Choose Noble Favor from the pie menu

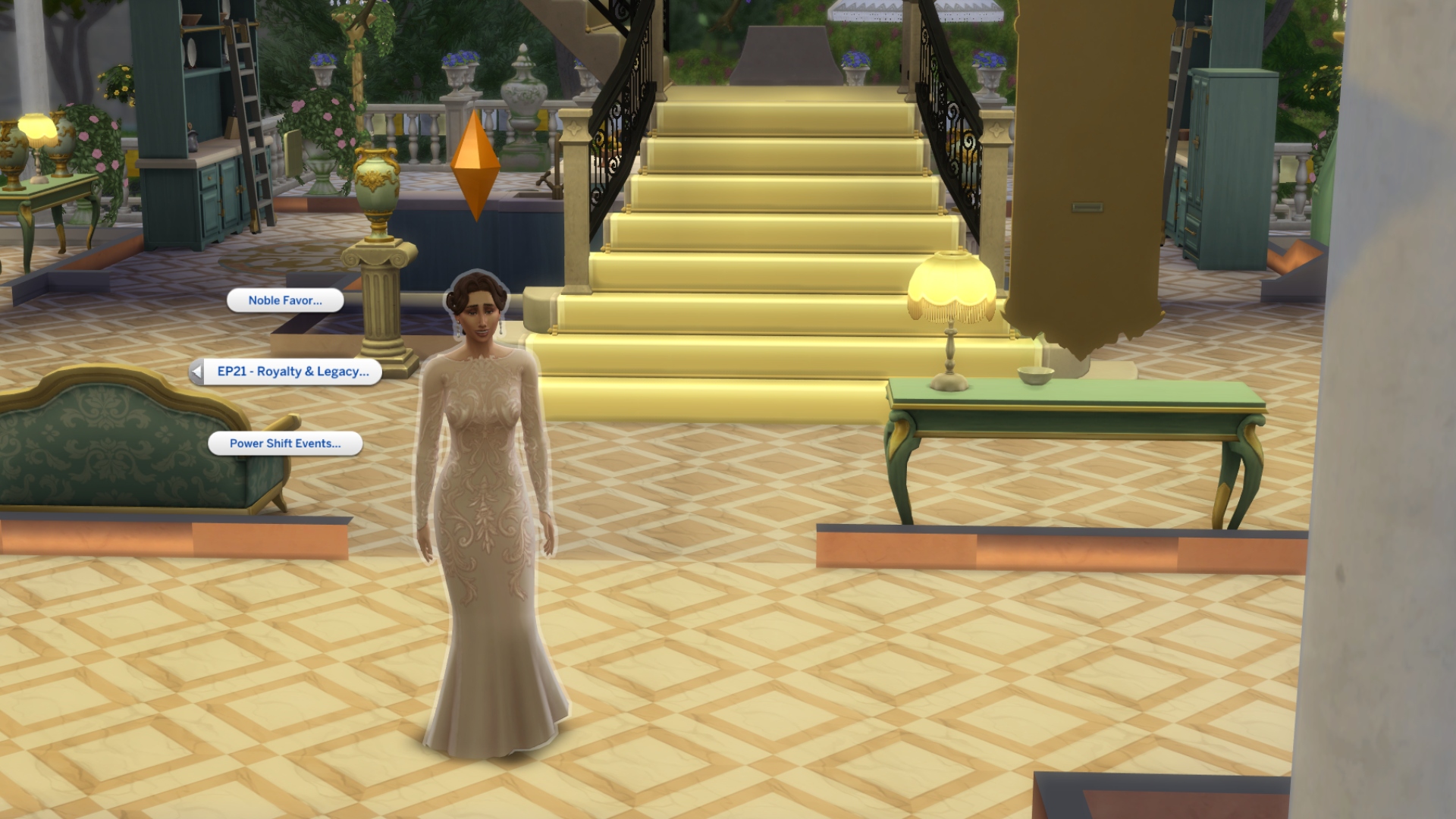[x=284, y=300]
